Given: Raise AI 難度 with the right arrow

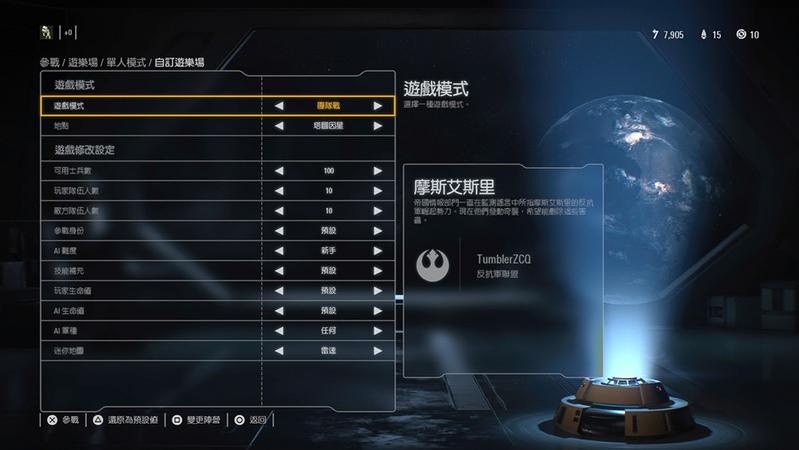Looking at the screenshot, I should tap(378, 251).
